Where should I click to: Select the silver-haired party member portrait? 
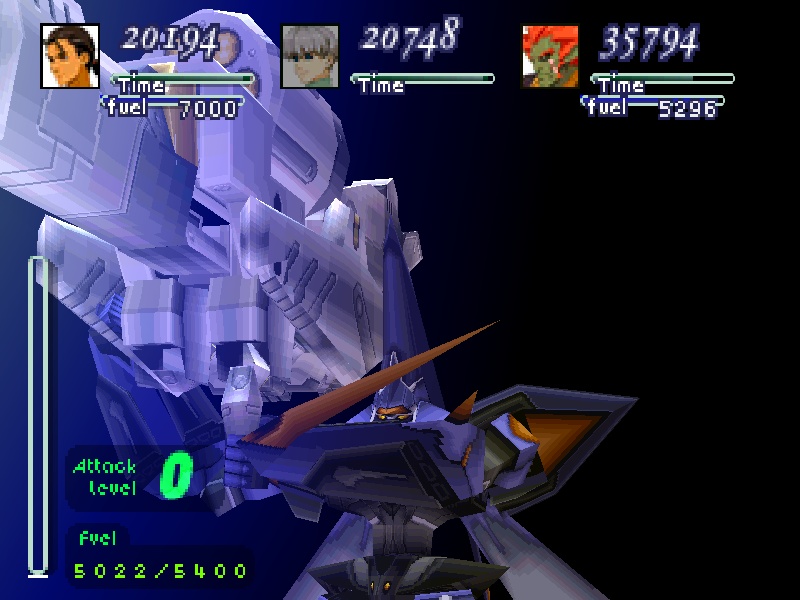[x=311, y=55]
